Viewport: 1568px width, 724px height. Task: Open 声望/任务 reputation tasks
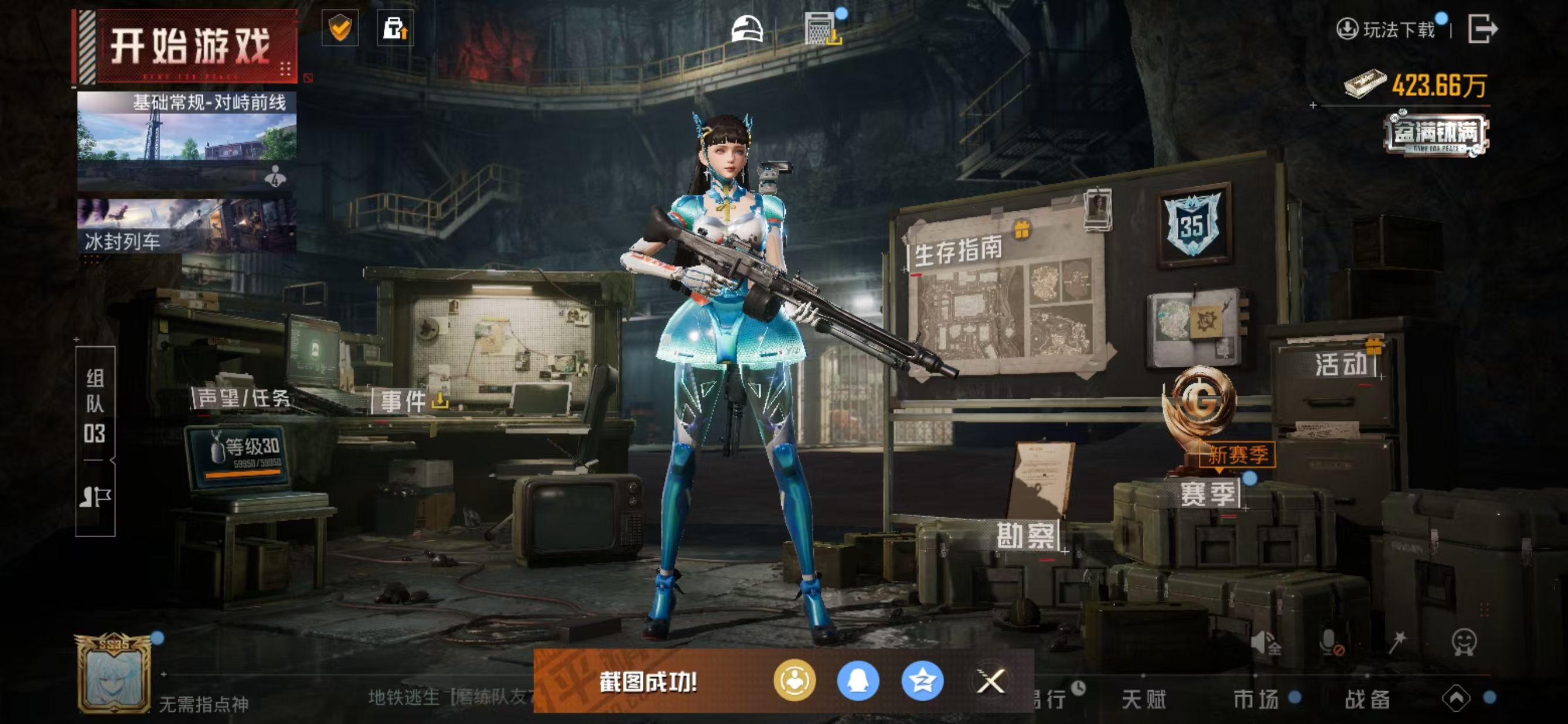243,398
